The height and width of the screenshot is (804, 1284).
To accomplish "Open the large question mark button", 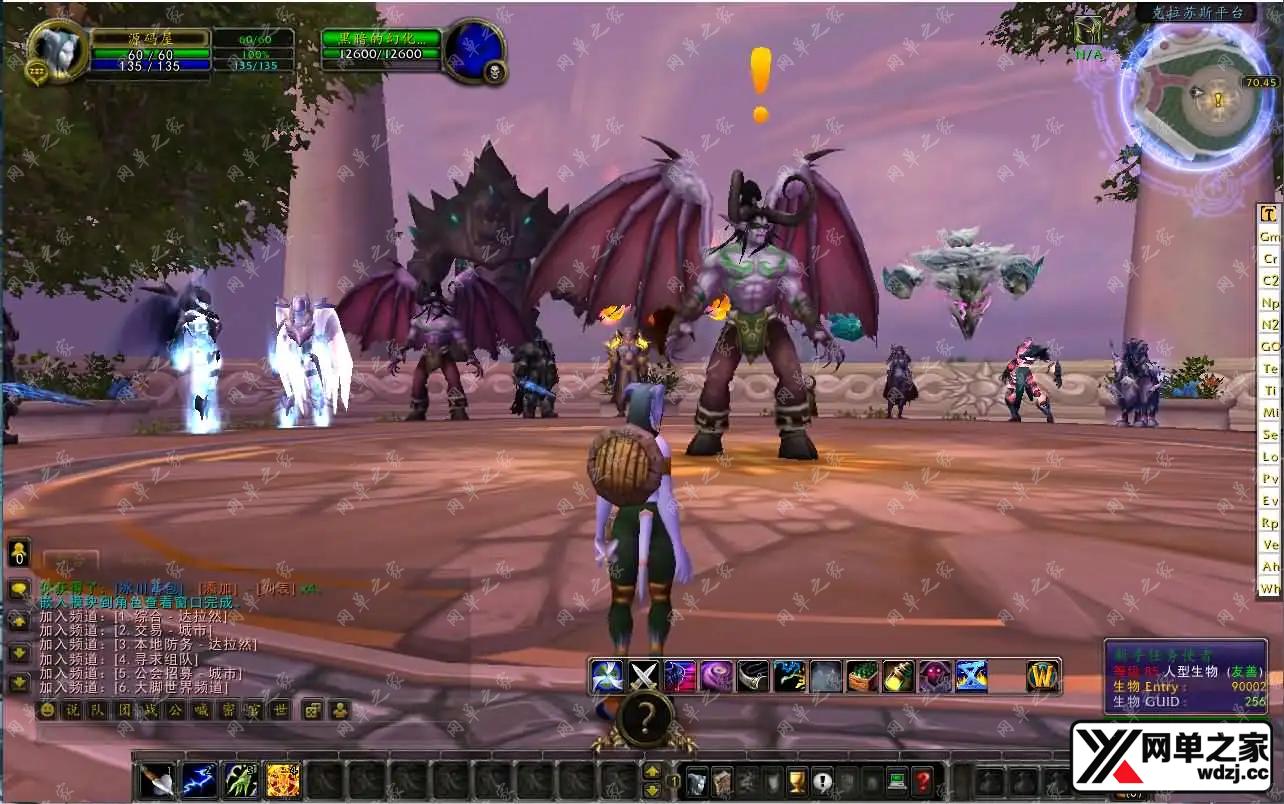I will tap(646, 718).
